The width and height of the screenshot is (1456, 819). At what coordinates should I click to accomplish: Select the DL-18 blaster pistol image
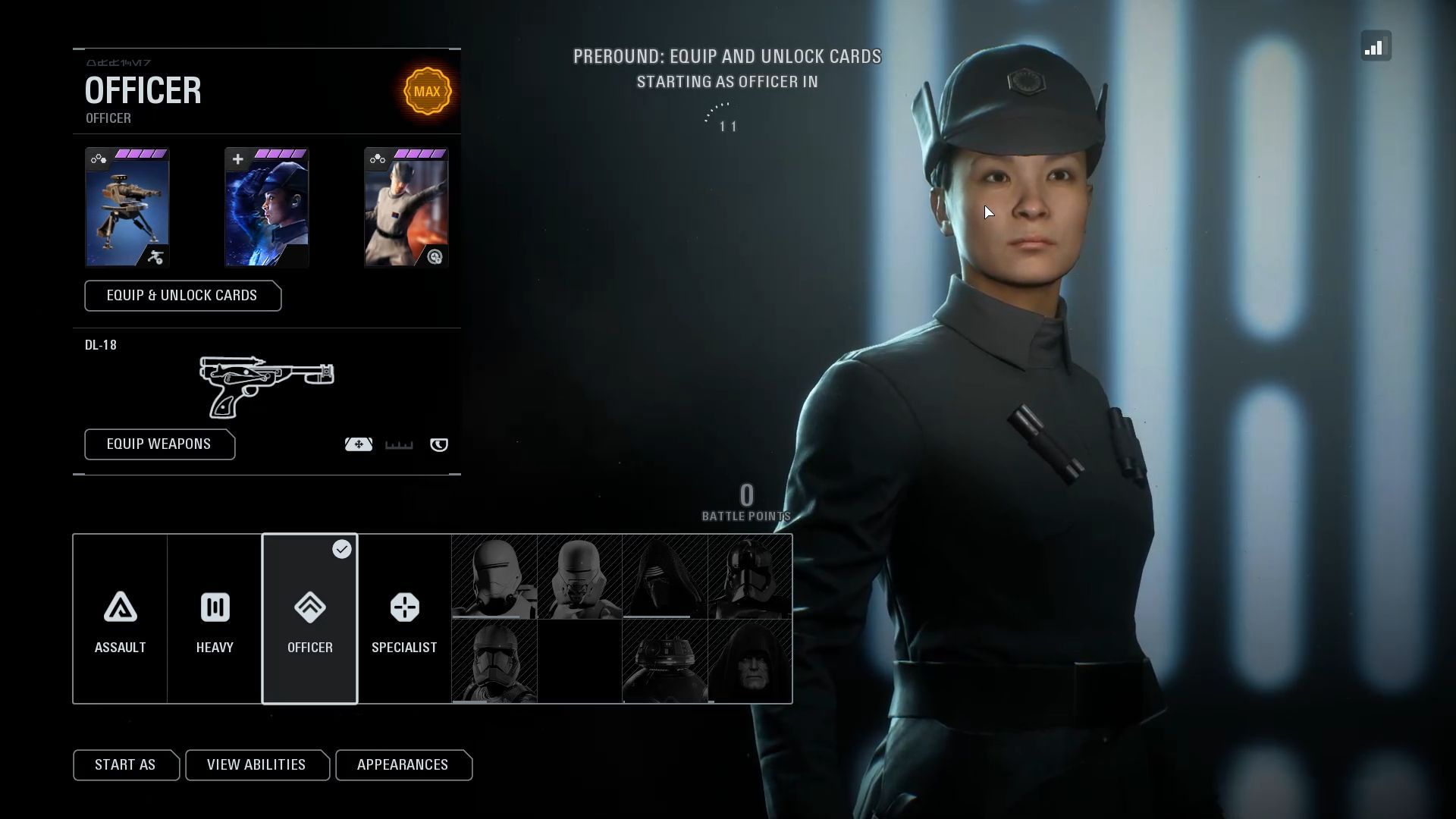click(x=266, y=386)
